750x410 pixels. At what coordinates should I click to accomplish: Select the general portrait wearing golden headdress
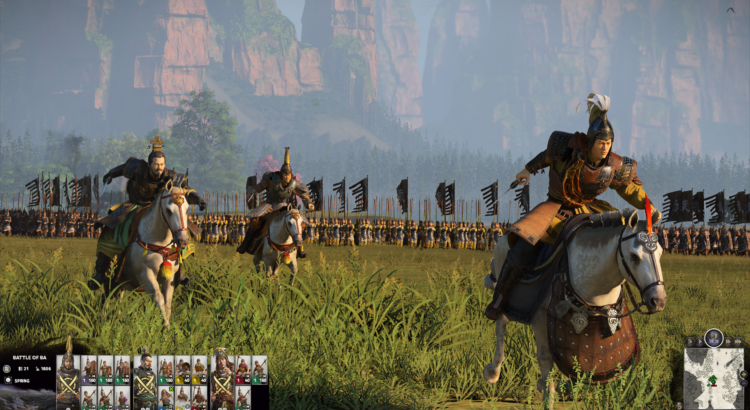[221, 380]
